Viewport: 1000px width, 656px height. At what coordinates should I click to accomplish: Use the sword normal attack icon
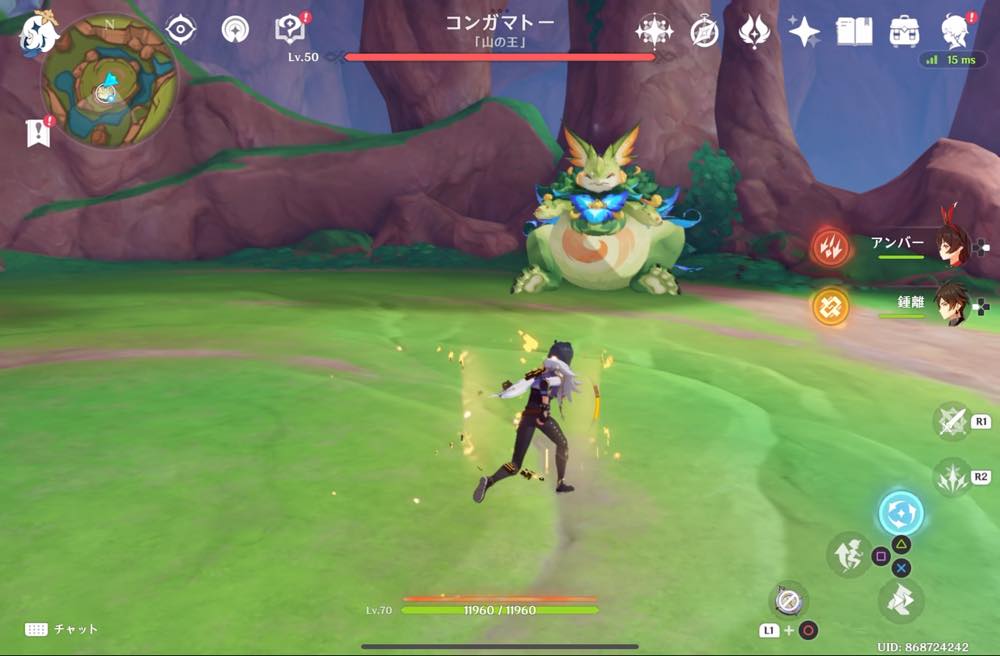click(x=951, y=421)
